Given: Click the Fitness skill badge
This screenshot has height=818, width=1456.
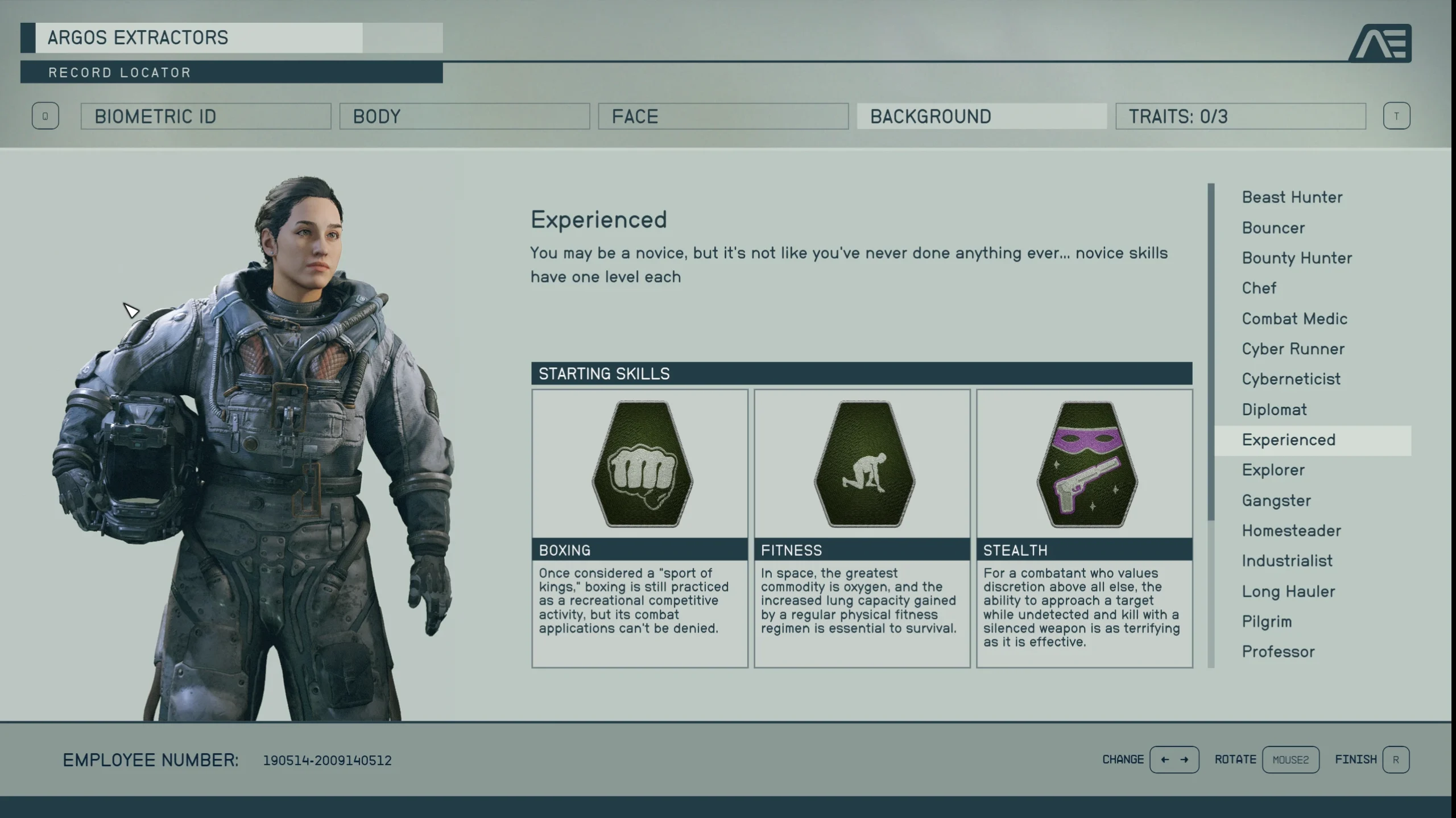Looking at the screenshot, I should click(x=862, y=464).
